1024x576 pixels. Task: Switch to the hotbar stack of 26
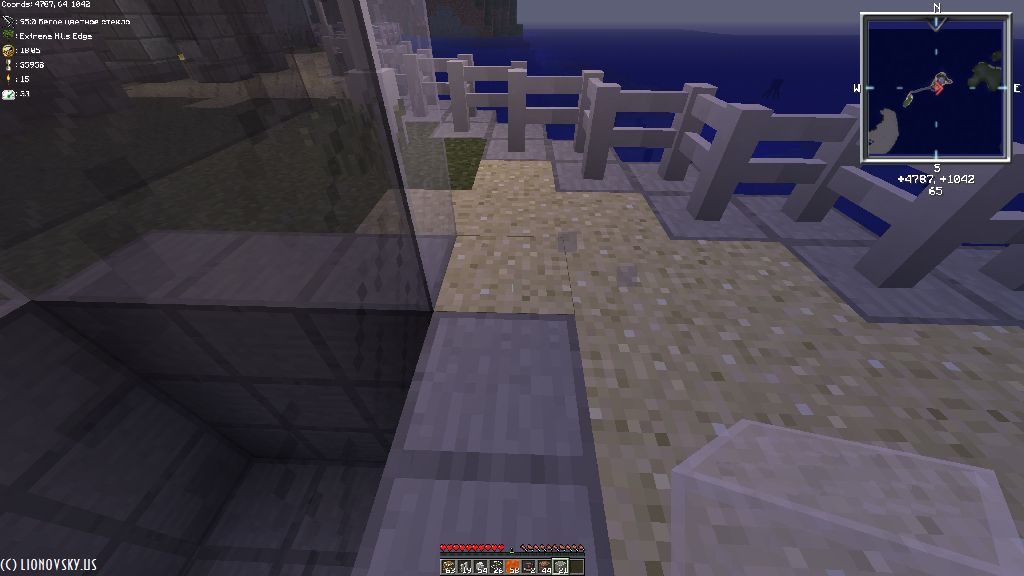pyautogui.click(x=497, y=567)
